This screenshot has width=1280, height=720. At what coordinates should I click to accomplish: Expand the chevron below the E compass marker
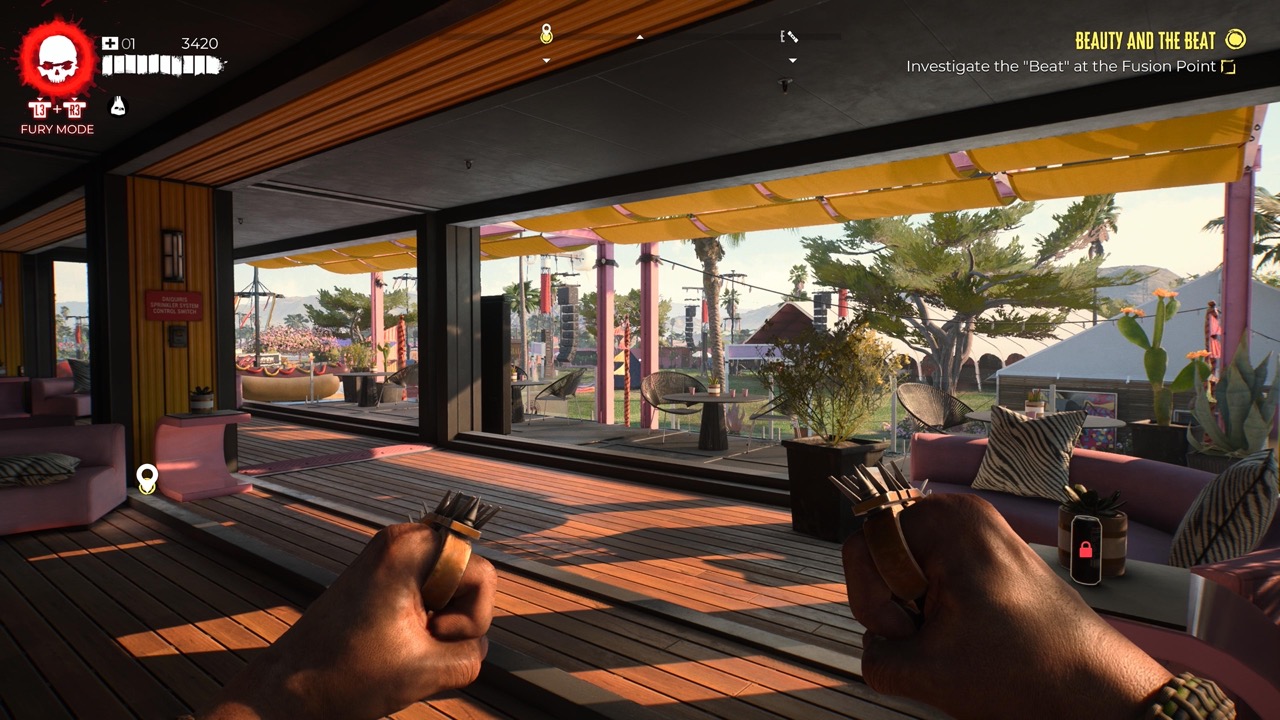793,60
